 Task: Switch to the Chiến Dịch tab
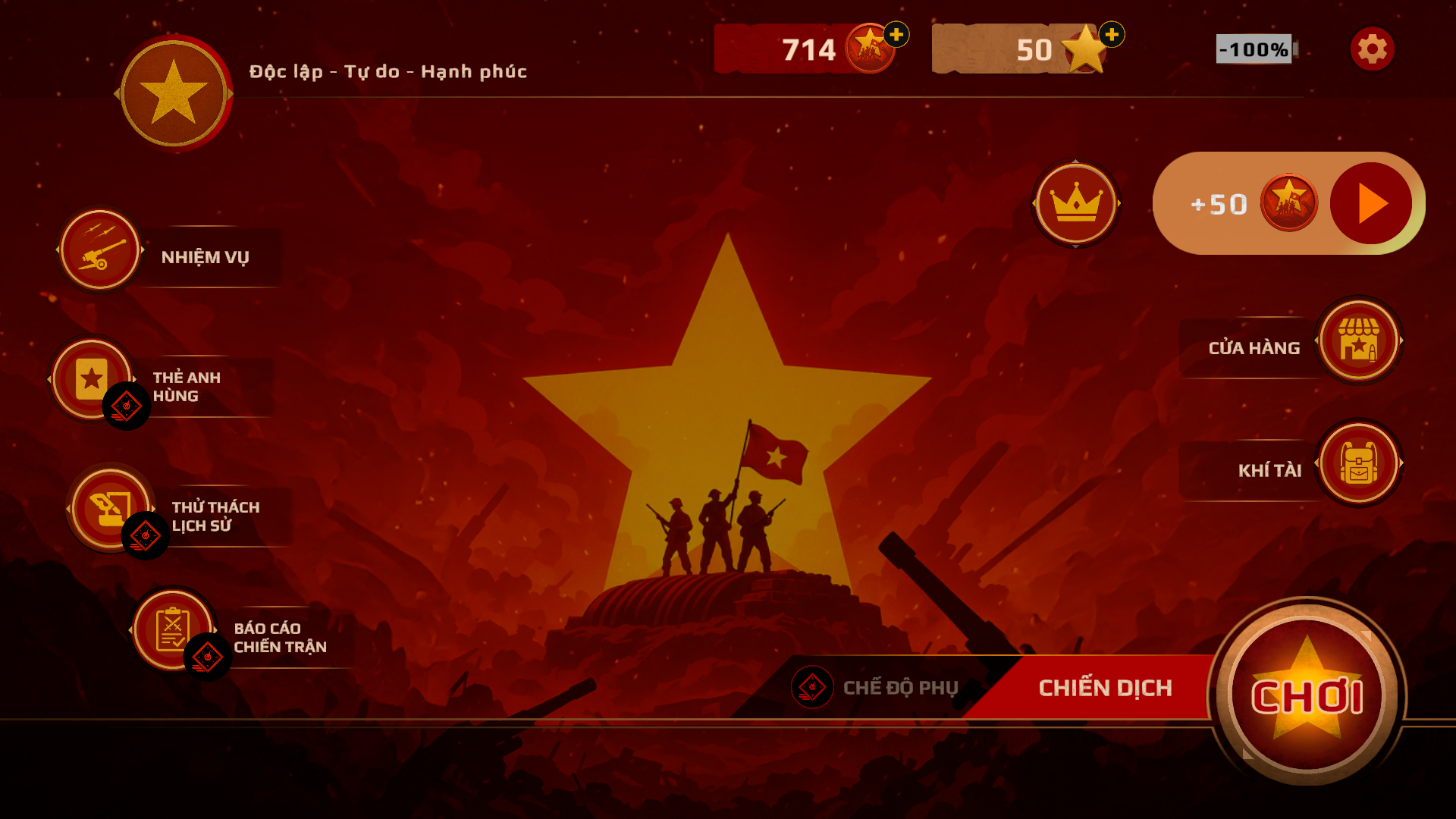pos(1106,687)
